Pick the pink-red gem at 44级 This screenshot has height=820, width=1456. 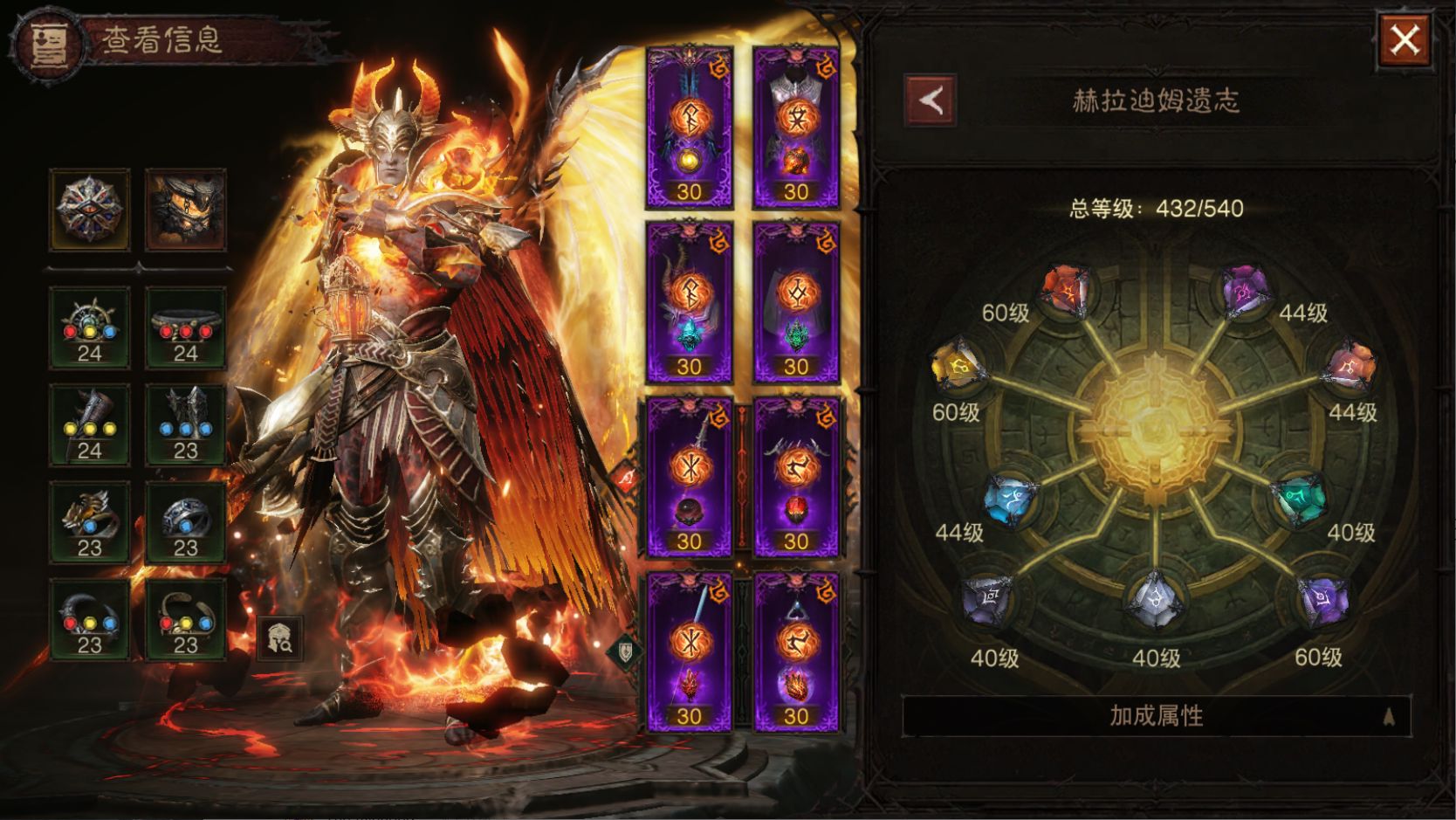pyautogui.click(x=1348, y=369)
